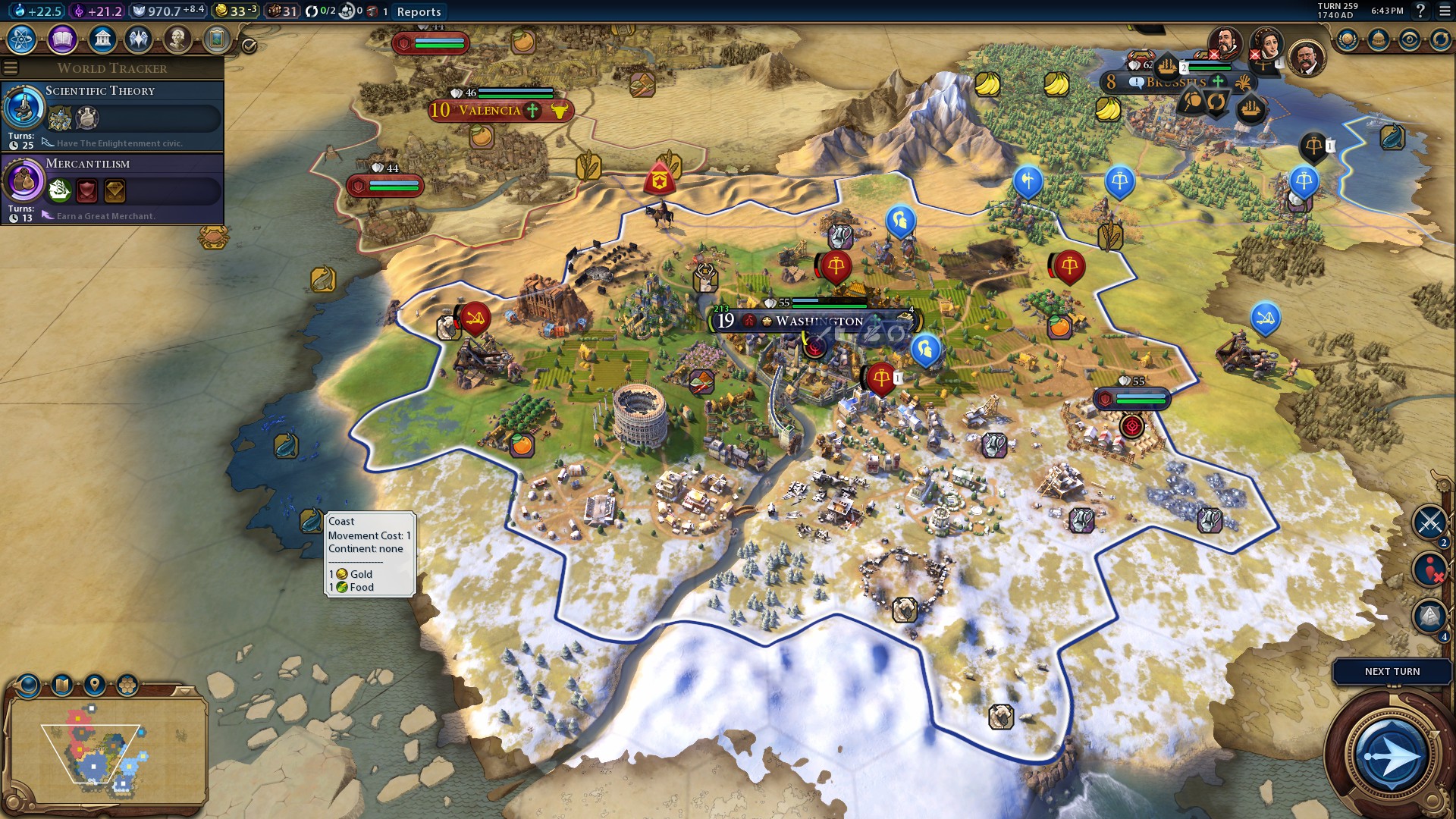Open the Religion overview wings icon
The width and height of the screenshot is (1456, 819).
coord(139,39)
